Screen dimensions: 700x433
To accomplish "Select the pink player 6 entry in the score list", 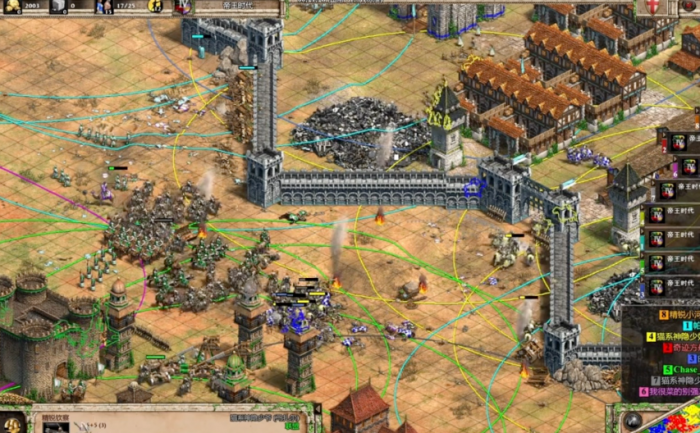I will 672,392.
